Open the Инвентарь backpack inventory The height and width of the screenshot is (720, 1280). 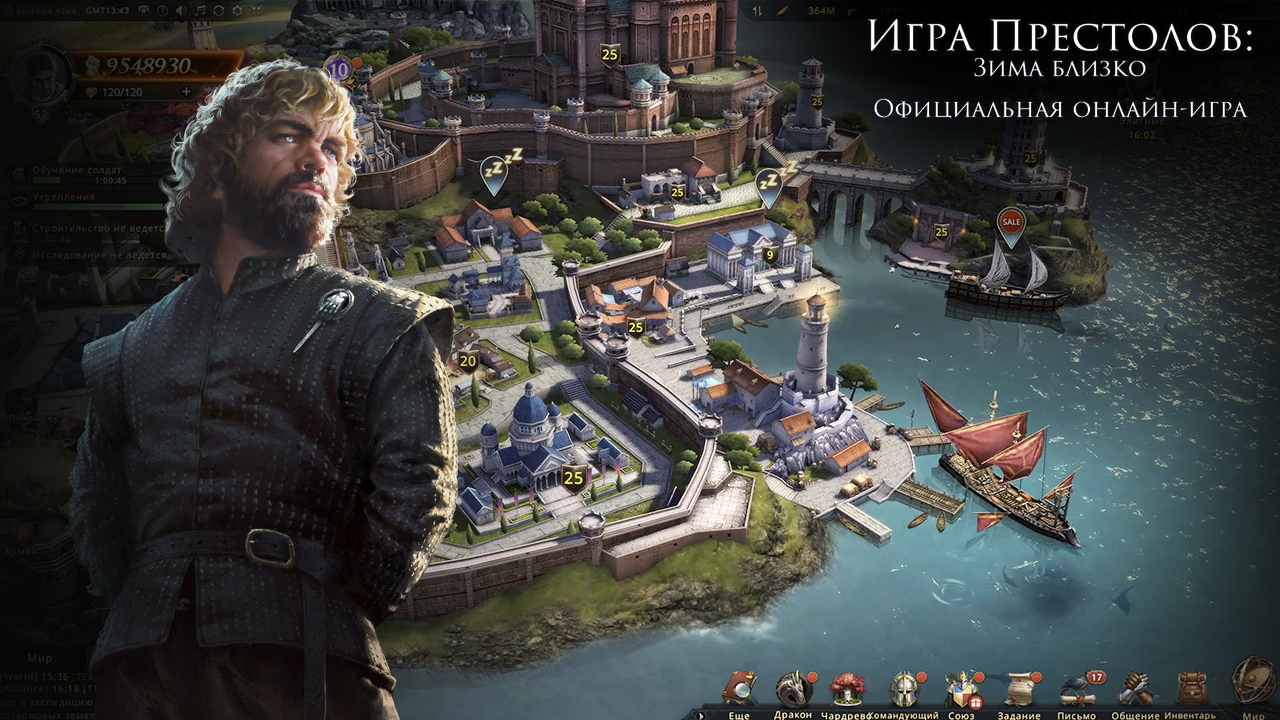[x=1190, y=689]
